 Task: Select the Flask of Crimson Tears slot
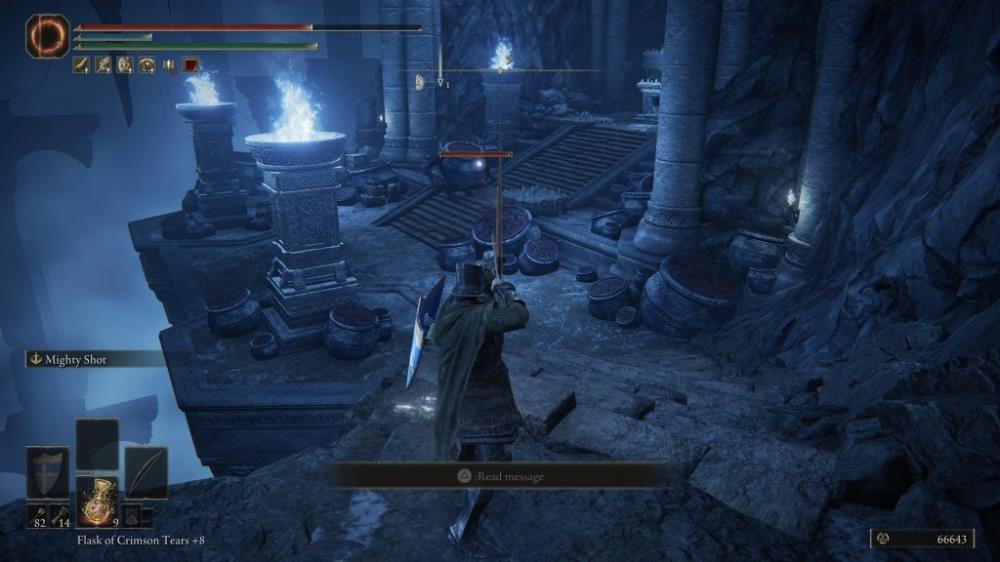point(97,500)
